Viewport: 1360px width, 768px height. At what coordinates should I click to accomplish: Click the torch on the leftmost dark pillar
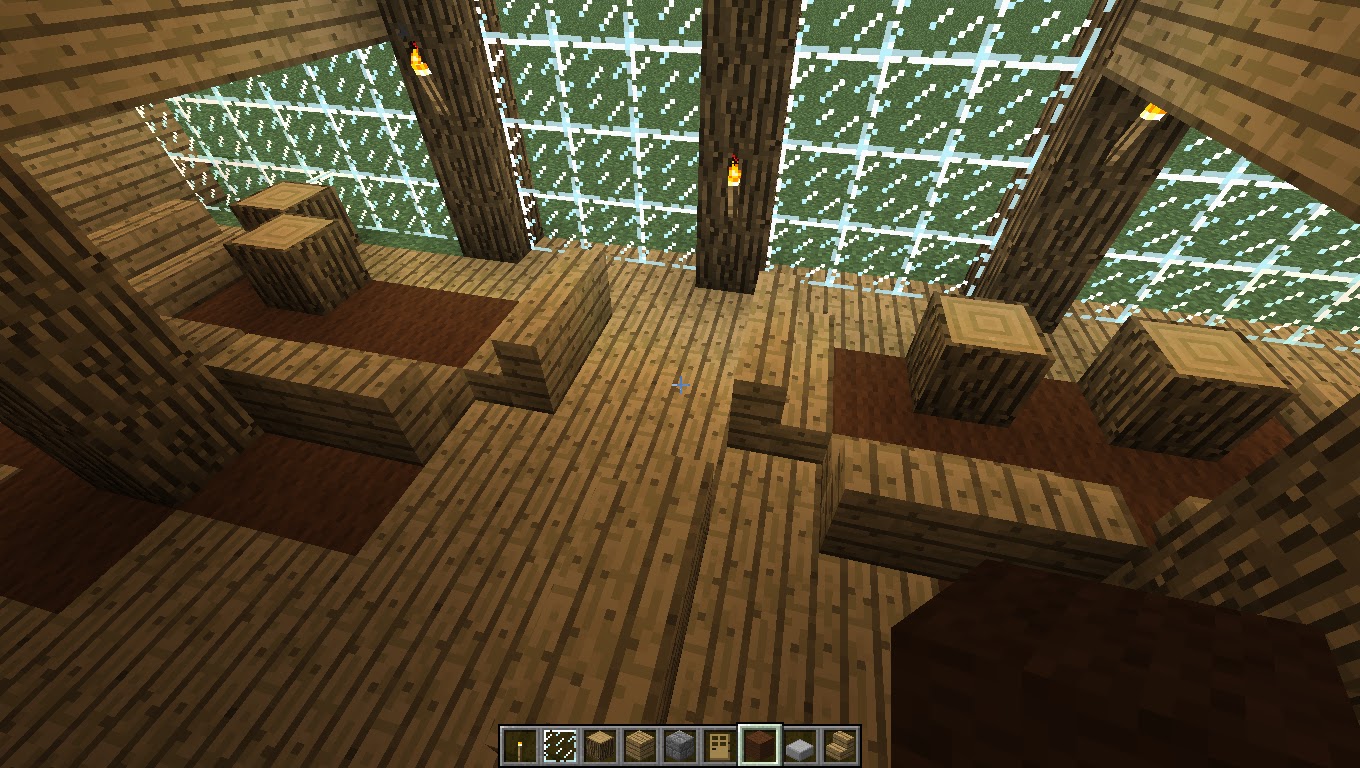[x=419, y=57]
